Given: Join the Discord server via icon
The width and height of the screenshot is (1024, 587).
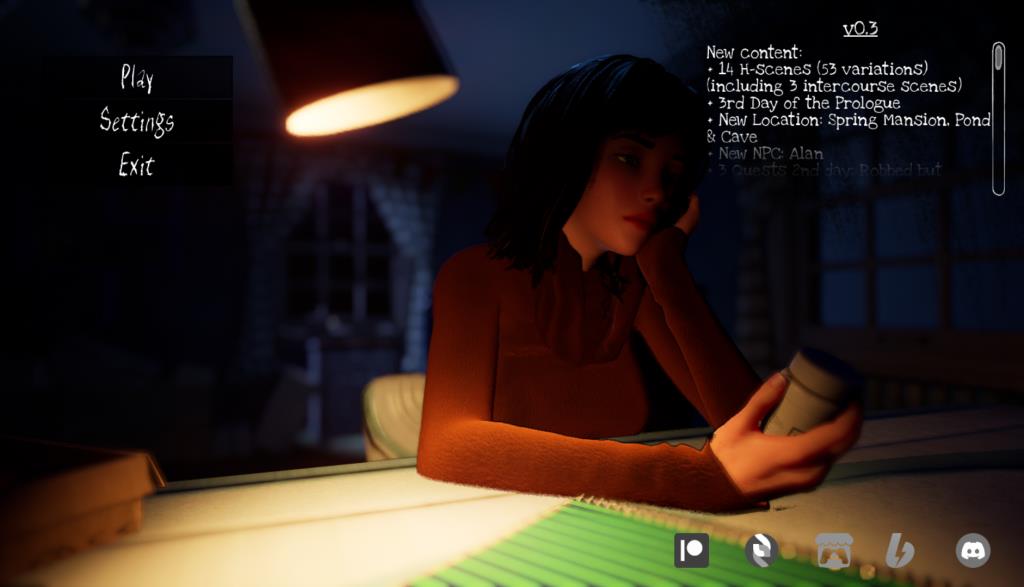Looking at the screenshot, I should point(972,550).
